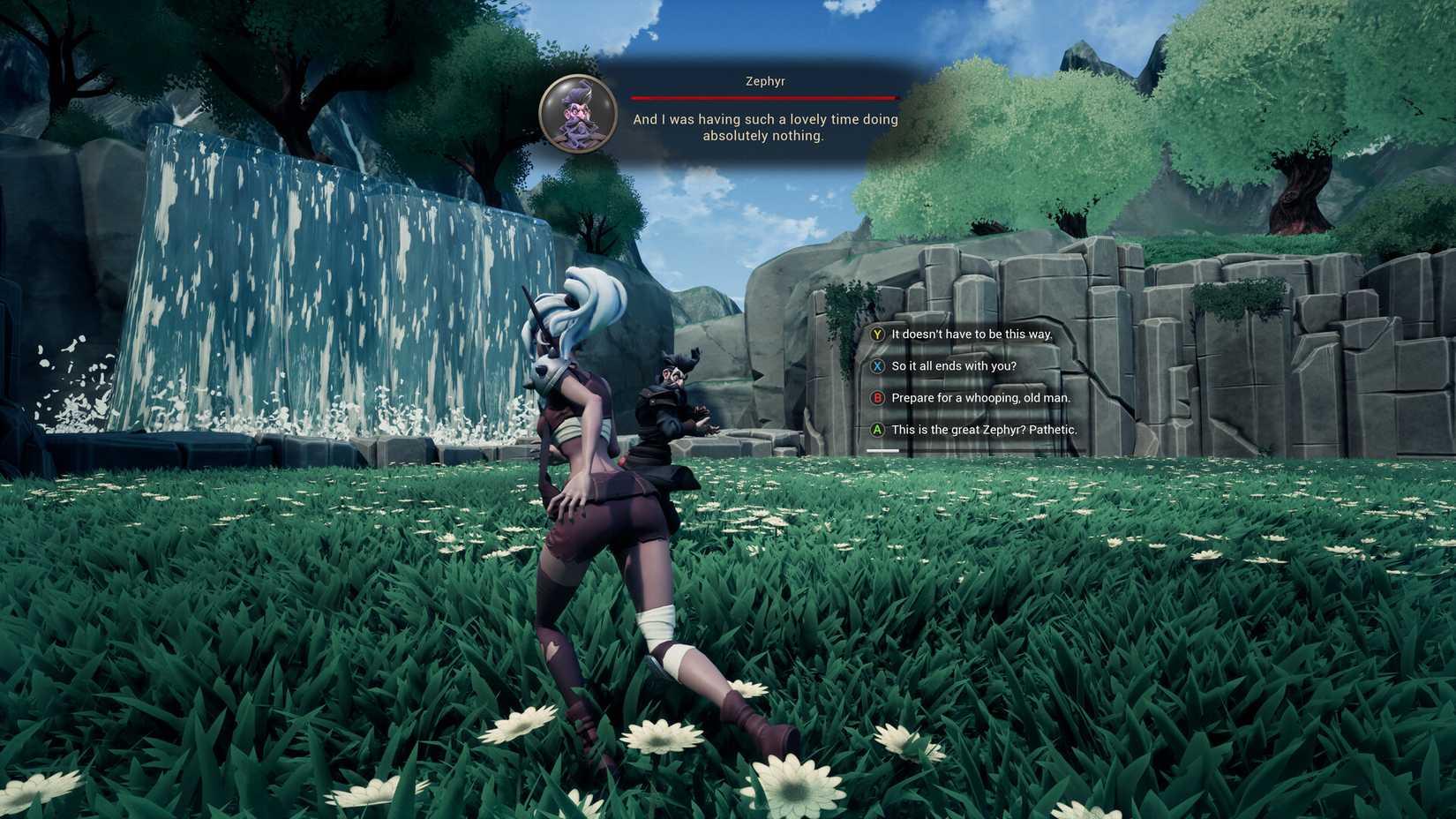This screenshot has width=1456, height=819.
Task: Pick "Prepare for a whooping, old man."
Action: 979,398
